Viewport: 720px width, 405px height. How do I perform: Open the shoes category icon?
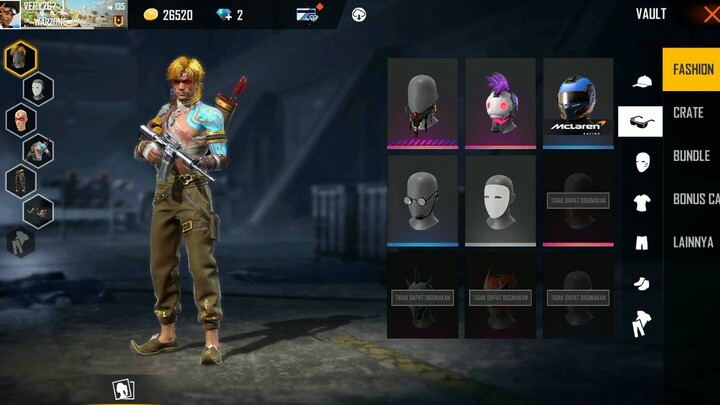[641, 283]
